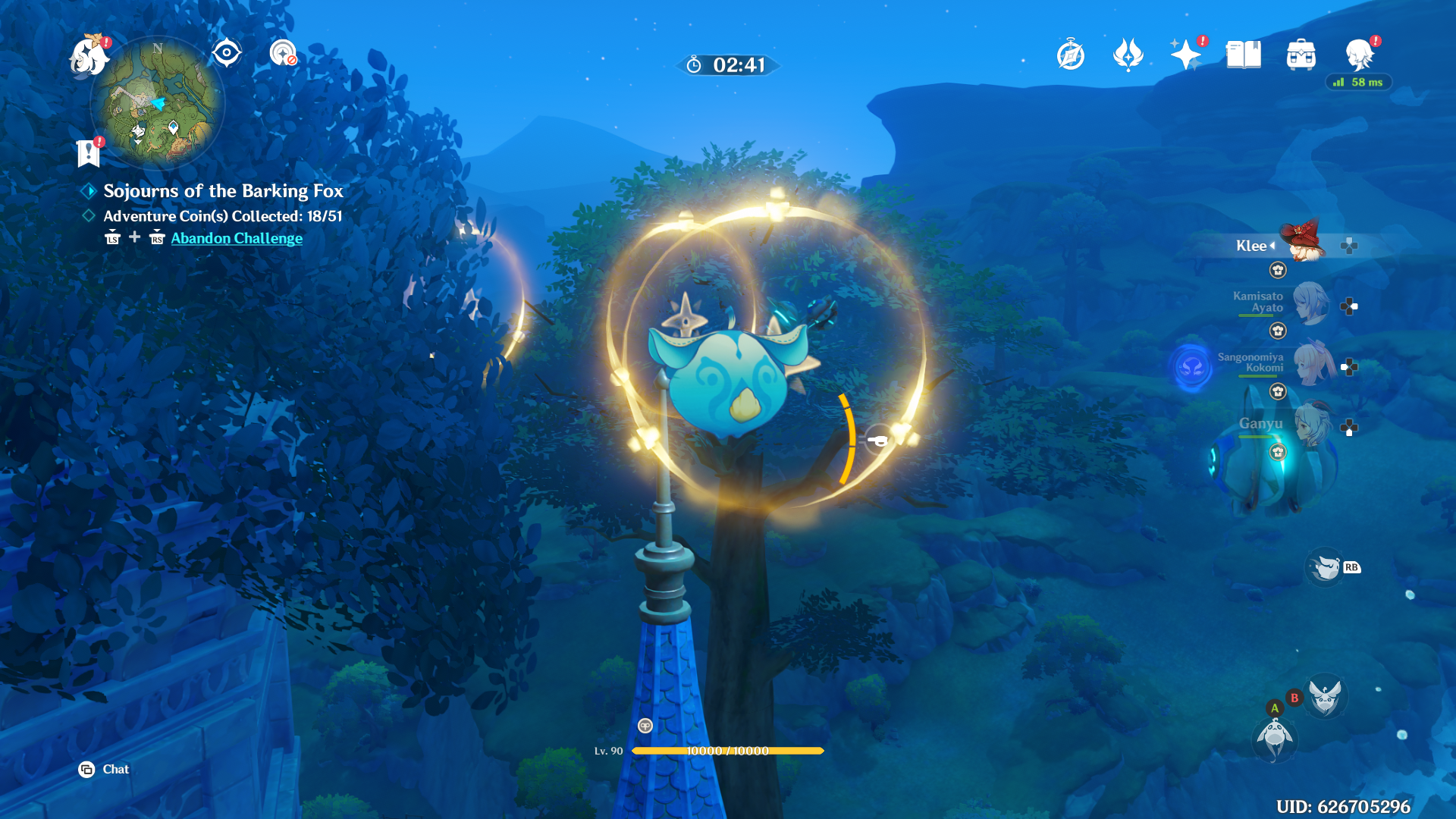This screenshot has width=1456, height=819.
Task: Toggle the broadcast icon with red slash
Action: click(x=284, y=54)
